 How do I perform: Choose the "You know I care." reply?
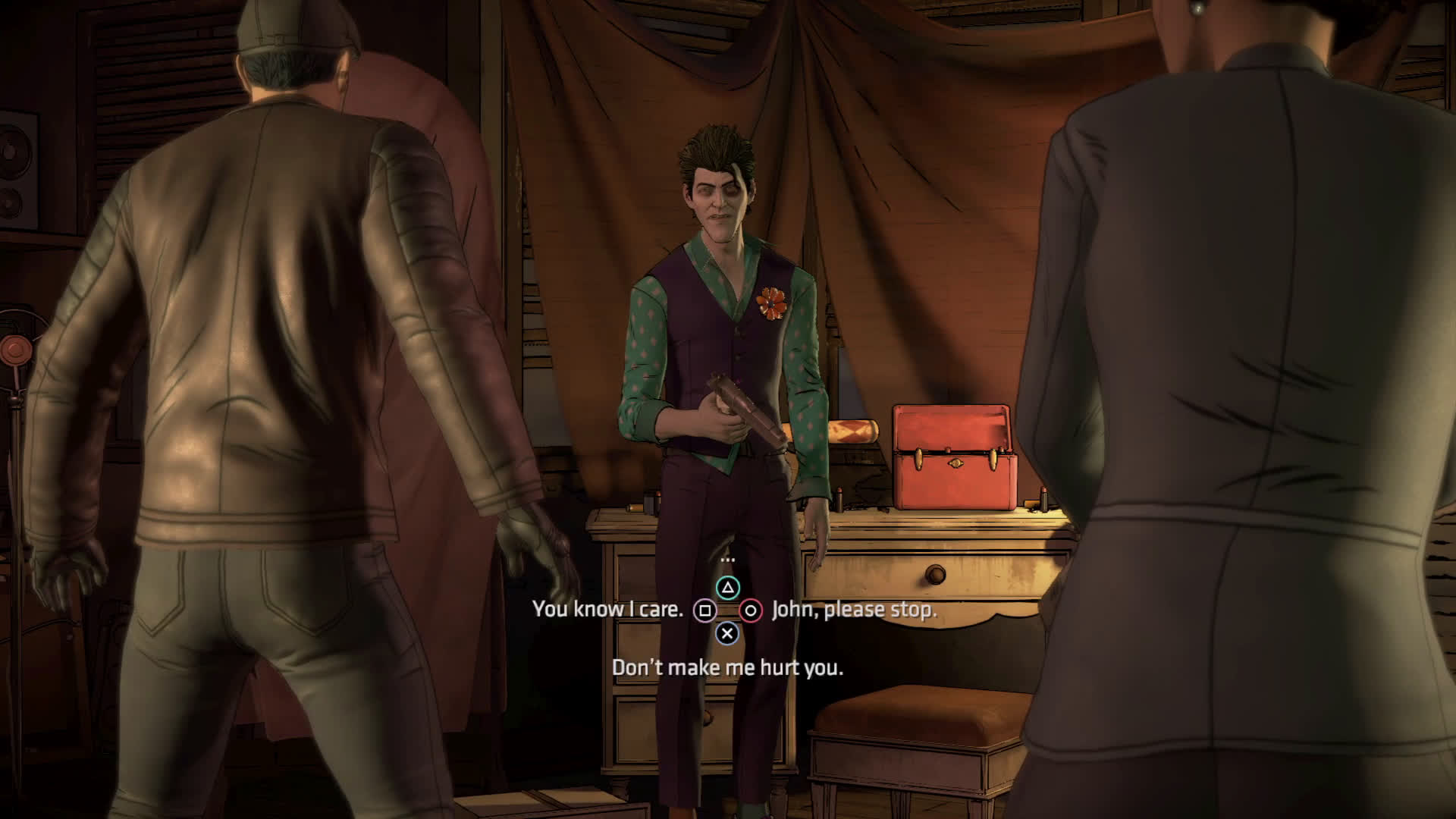click(x=607, y=610)
